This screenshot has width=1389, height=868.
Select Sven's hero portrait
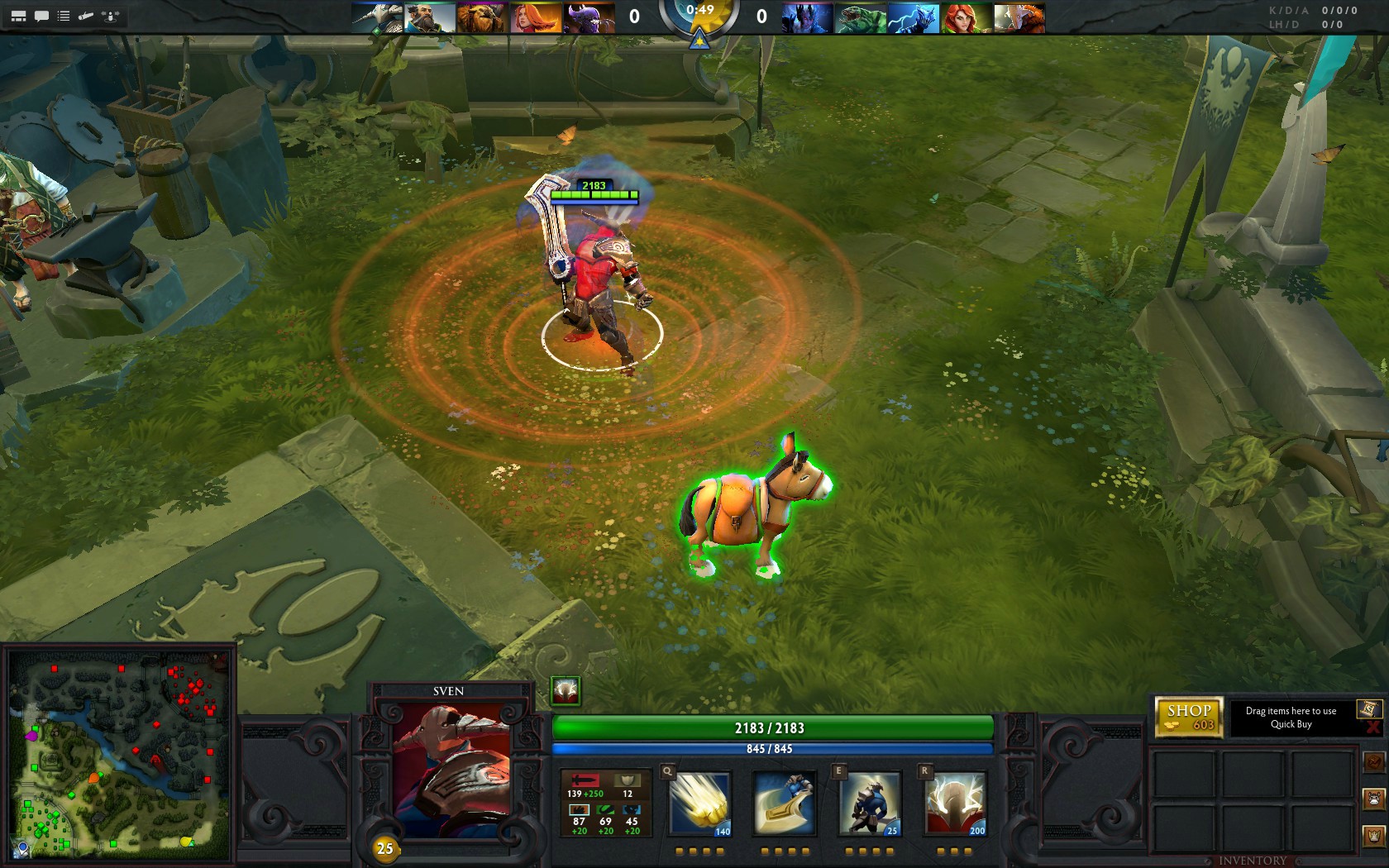pos(451,770)
